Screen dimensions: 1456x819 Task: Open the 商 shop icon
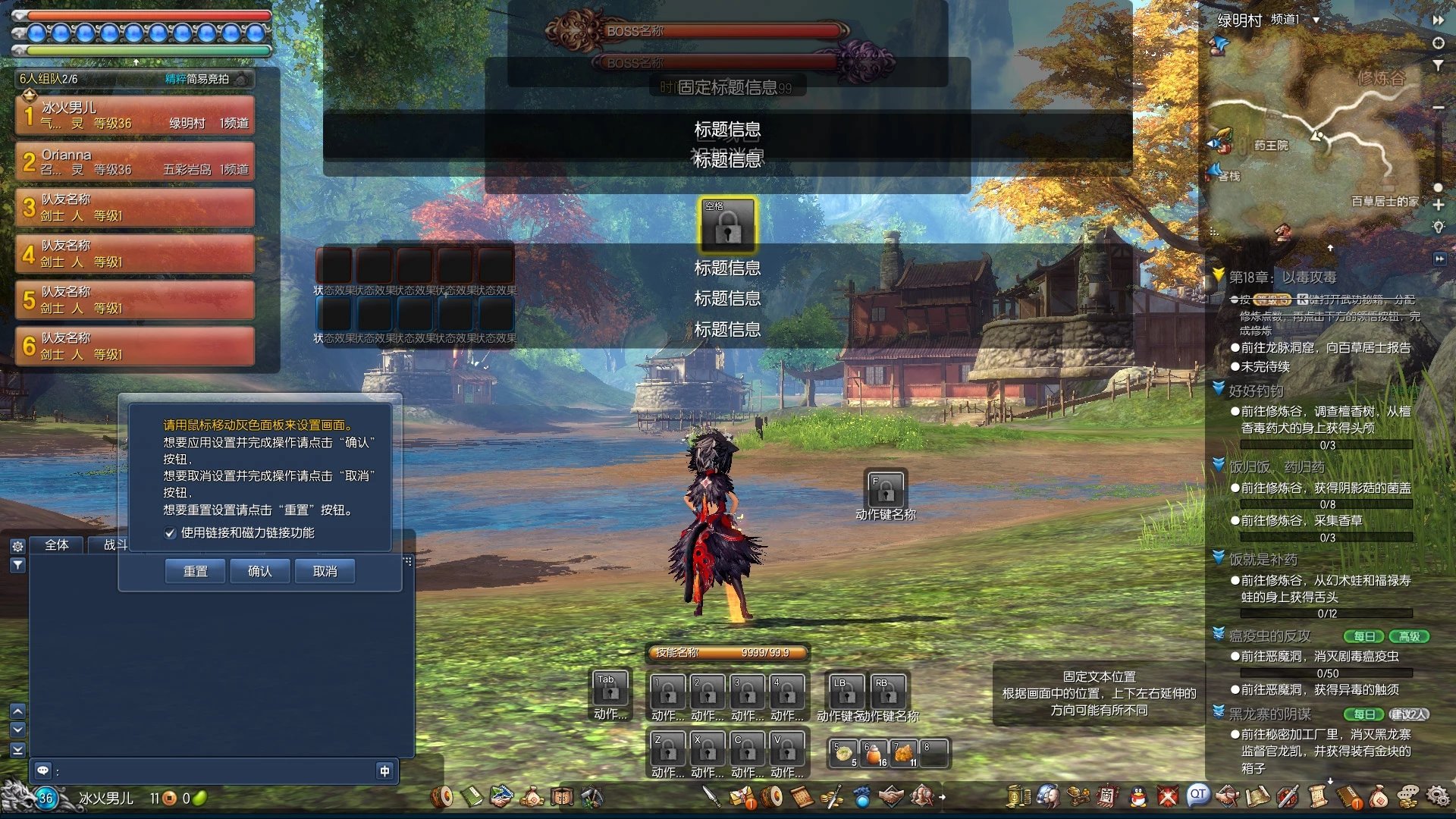click(x=1107, y=796)
